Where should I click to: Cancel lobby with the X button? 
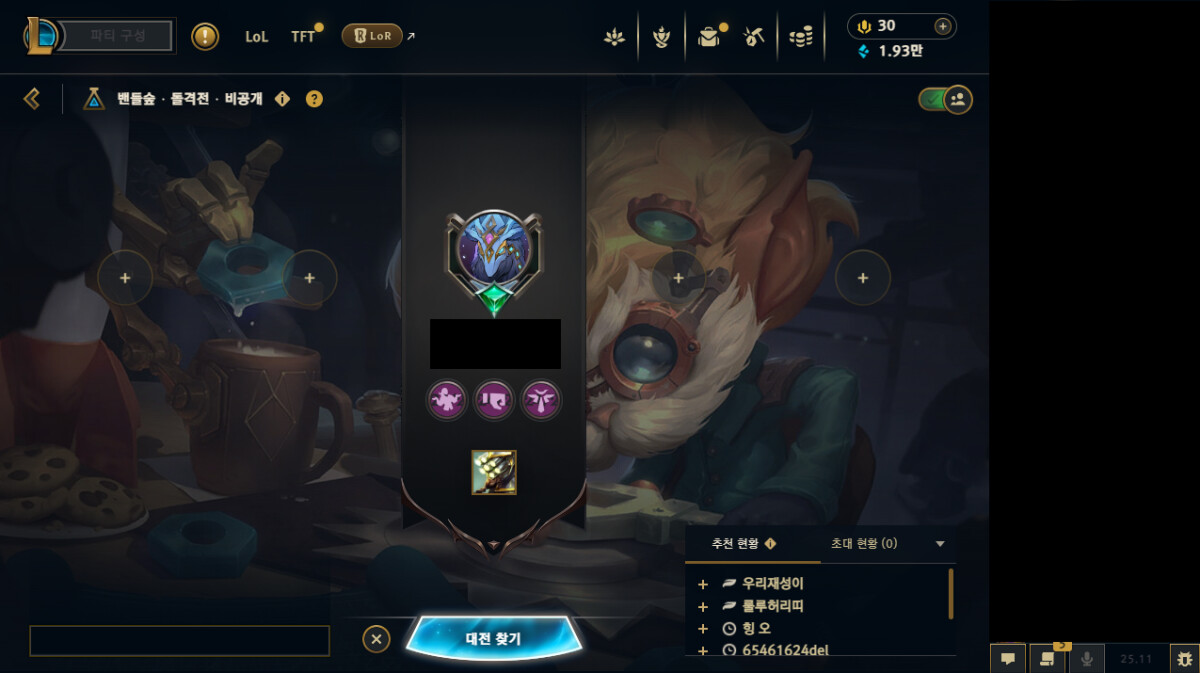tap(376, 639)
